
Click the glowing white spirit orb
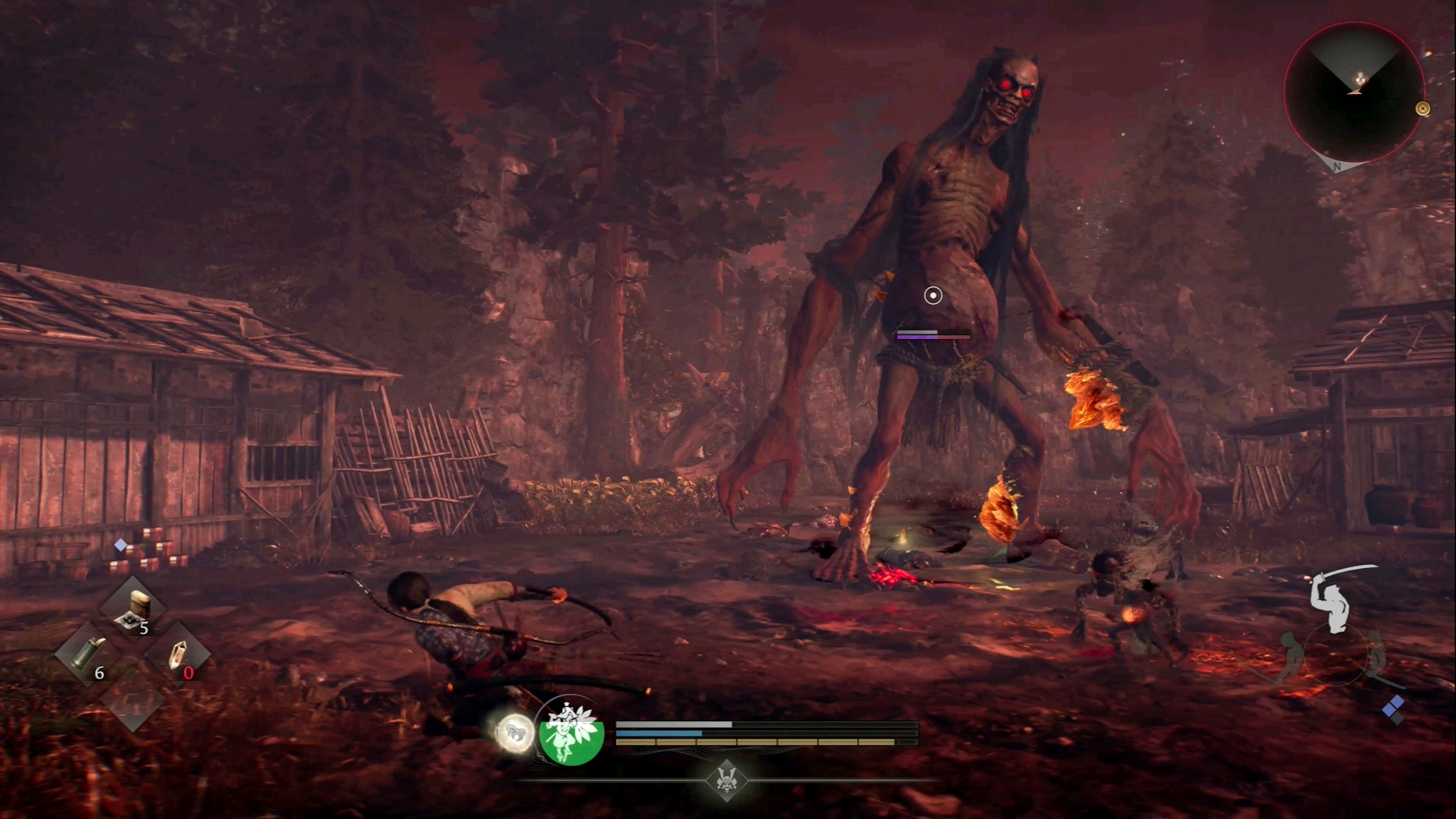pos(514,733)
